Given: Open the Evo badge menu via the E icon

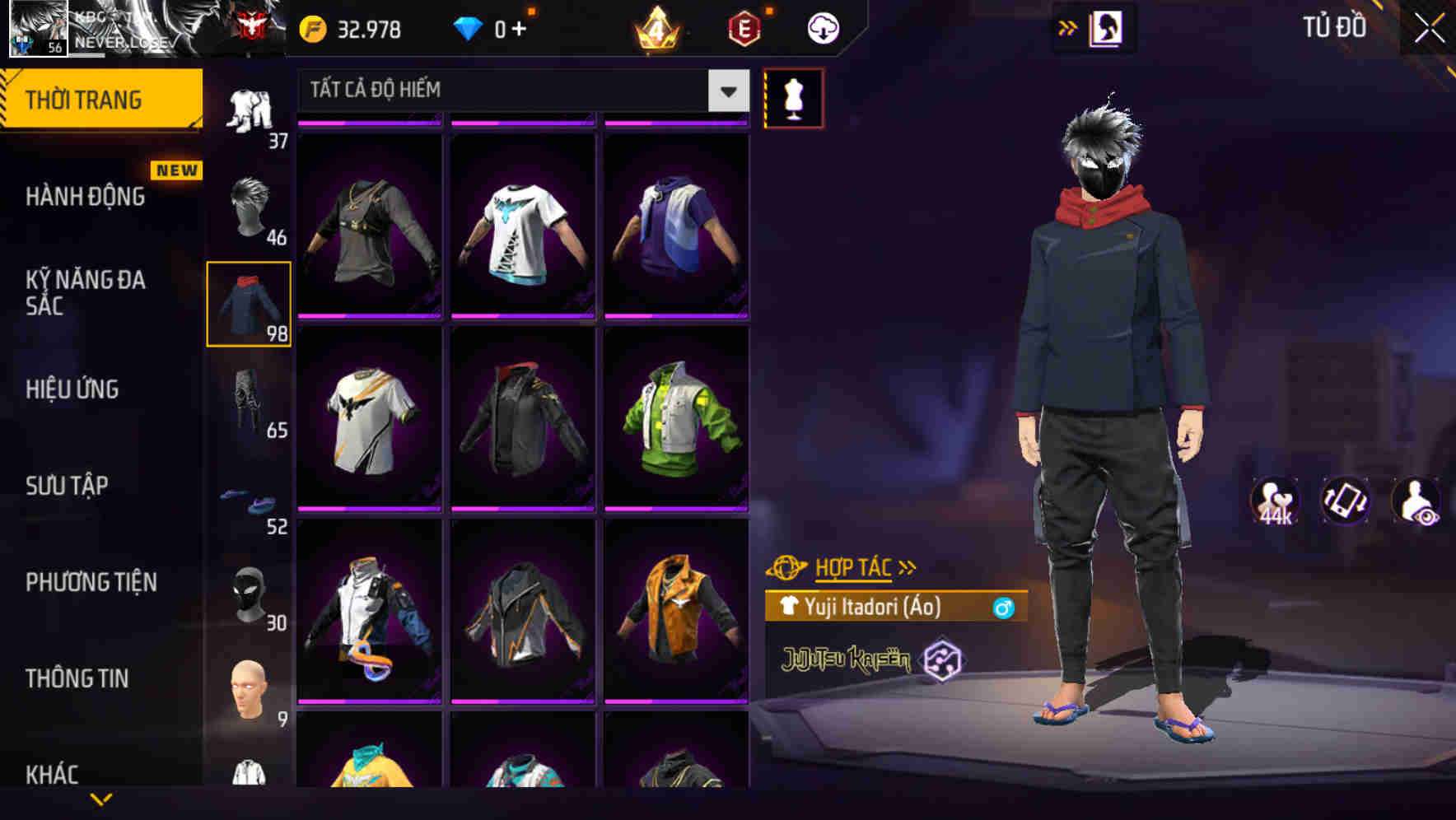Looking at the screenshot, I should [740, 27].
